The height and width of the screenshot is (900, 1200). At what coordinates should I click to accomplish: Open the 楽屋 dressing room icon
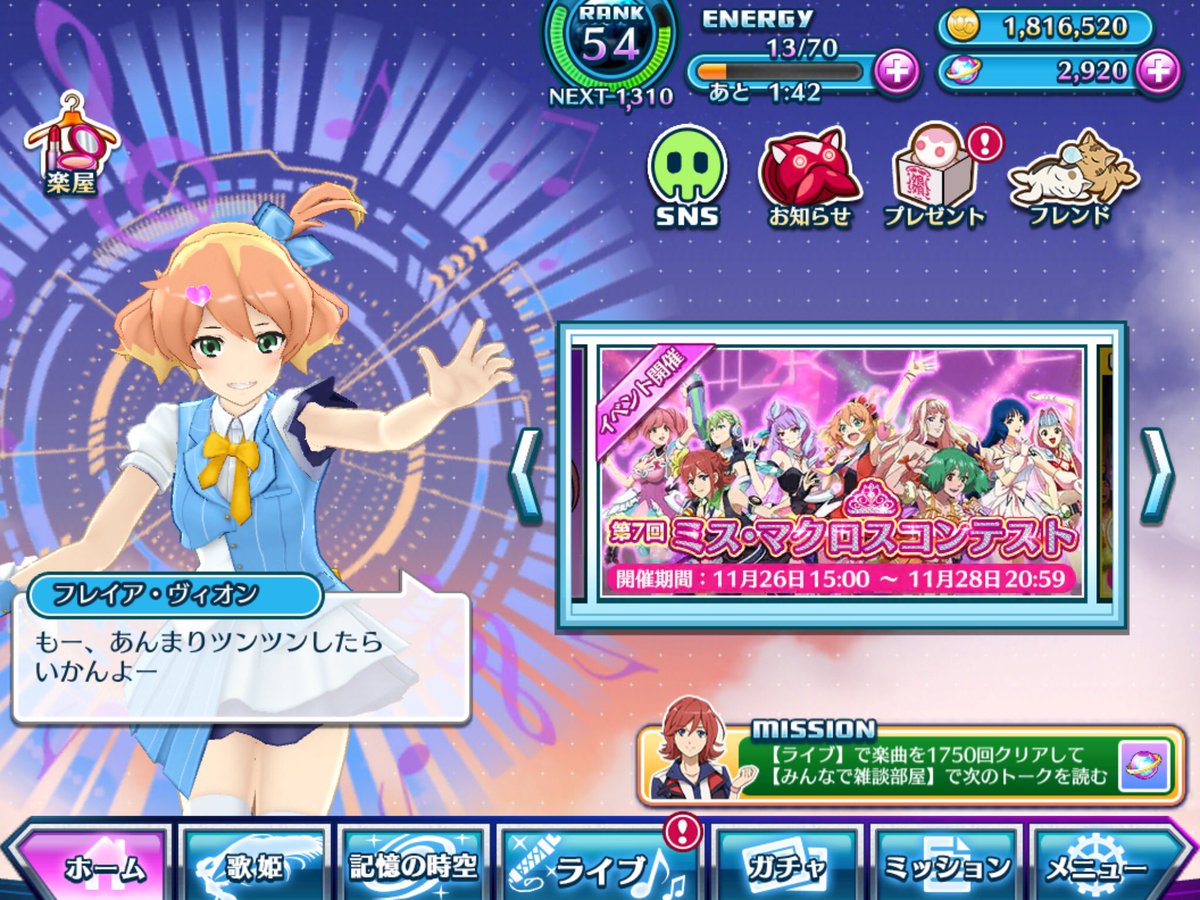click(x=74, y=146)
